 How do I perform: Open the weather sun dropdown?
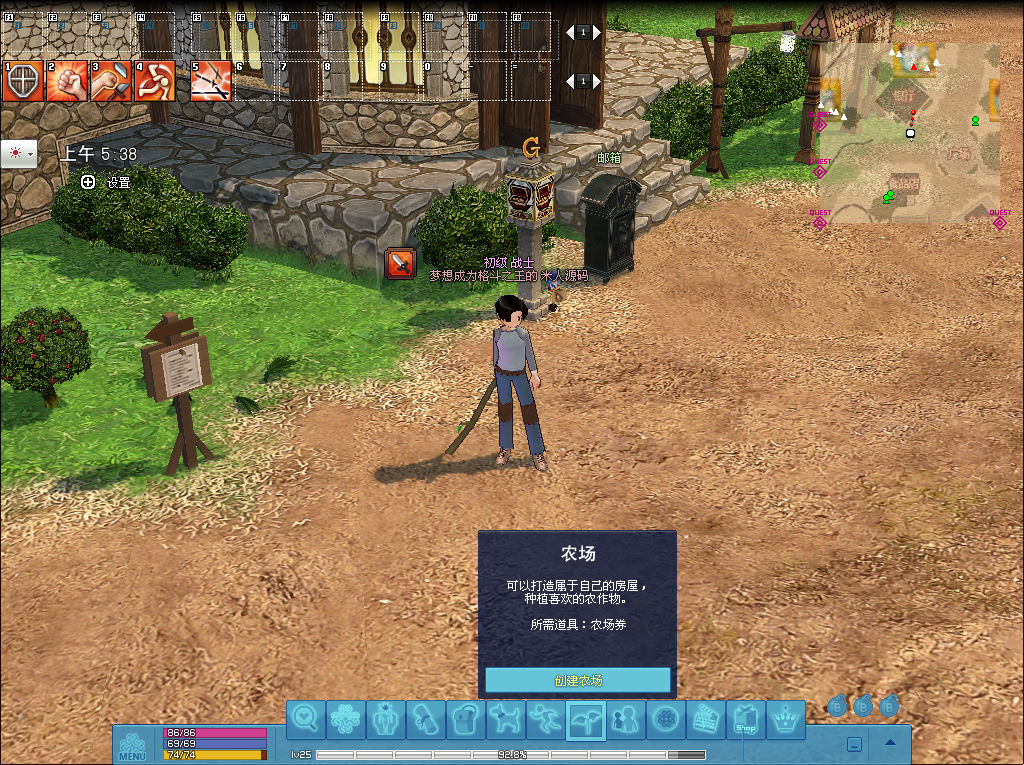pyautogui.click(x=19, y=154)
